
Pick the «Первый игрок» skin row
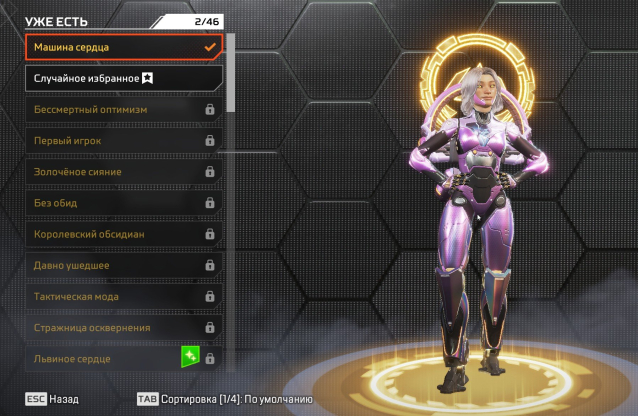(123, 140)
